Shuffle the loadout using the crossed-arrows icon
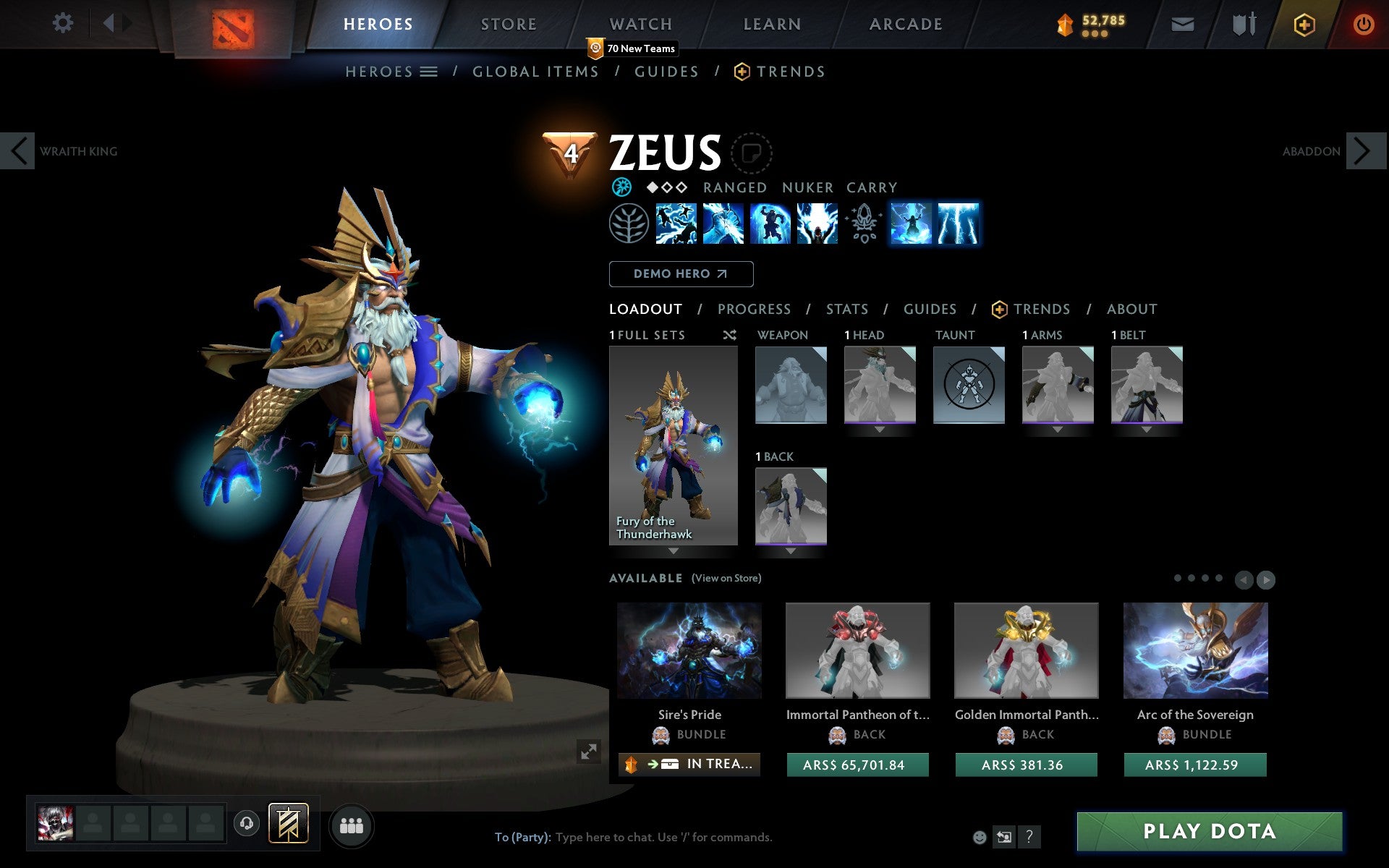This screenshot has height=868, width=1389. 729,335
